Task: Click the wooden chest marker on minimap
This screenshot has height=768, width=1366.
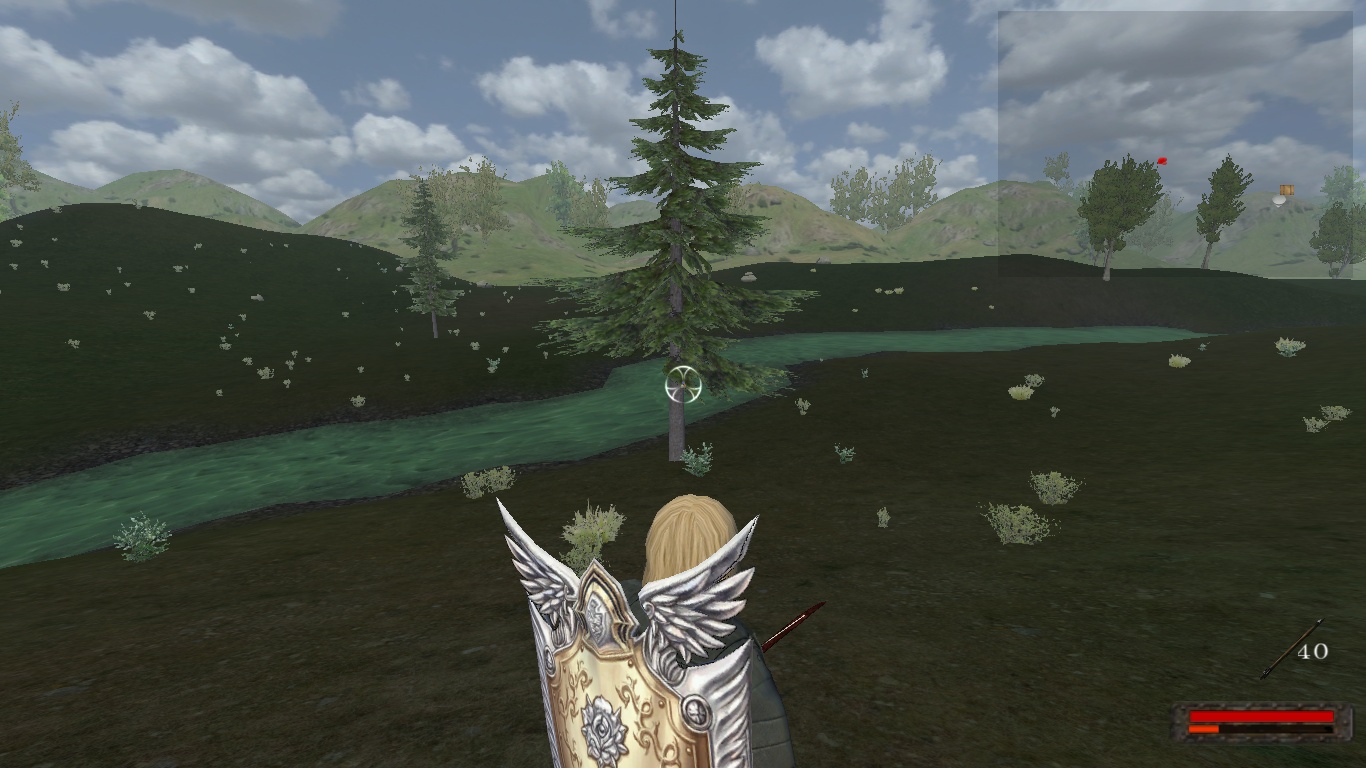Action: click(x=1287, y=189)
